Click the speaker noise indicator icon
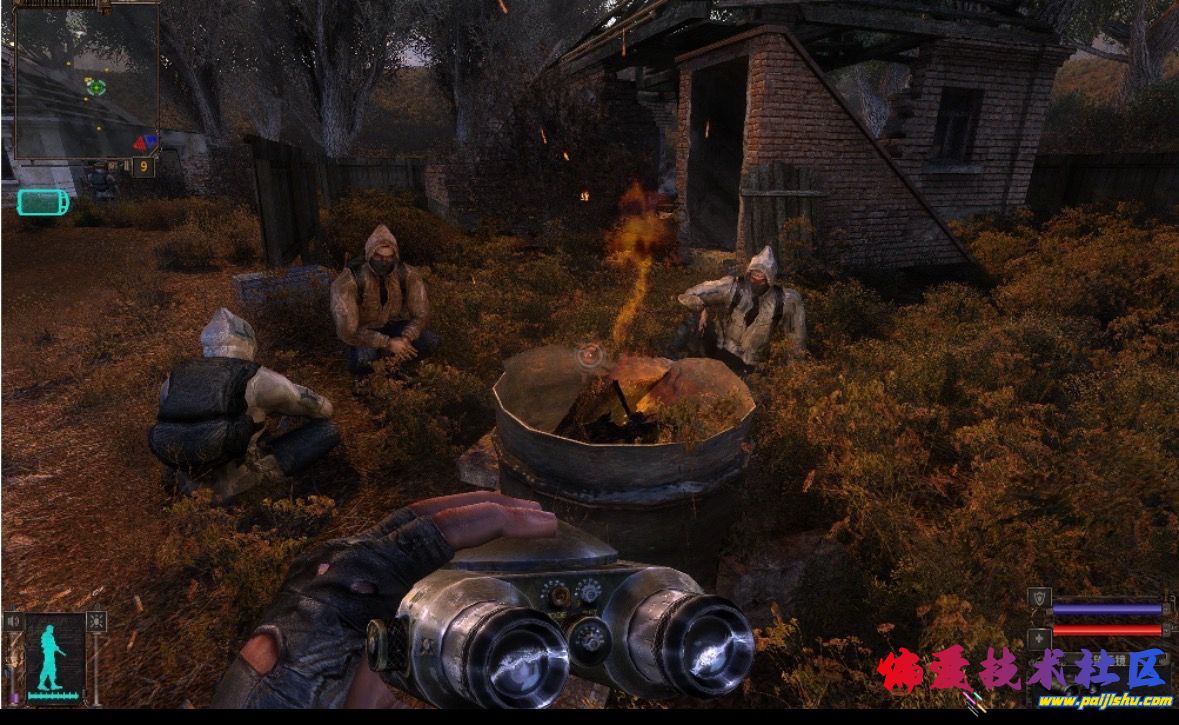The height and width of the screenshot is (725, 1179). [x=14, y=622]
